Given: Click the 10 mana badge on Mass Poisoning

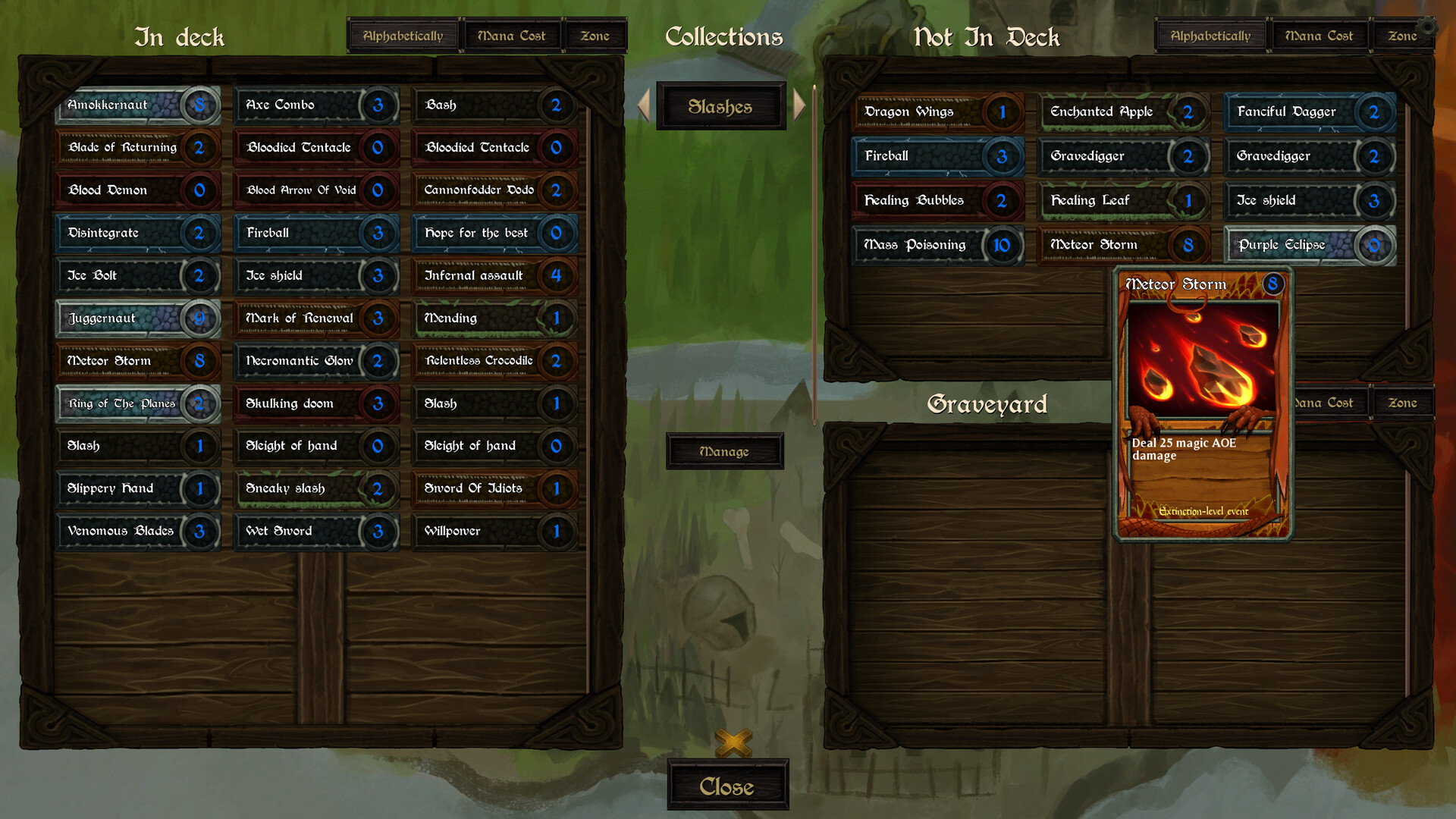Looking at the screenshot, I should (1003, 246).
